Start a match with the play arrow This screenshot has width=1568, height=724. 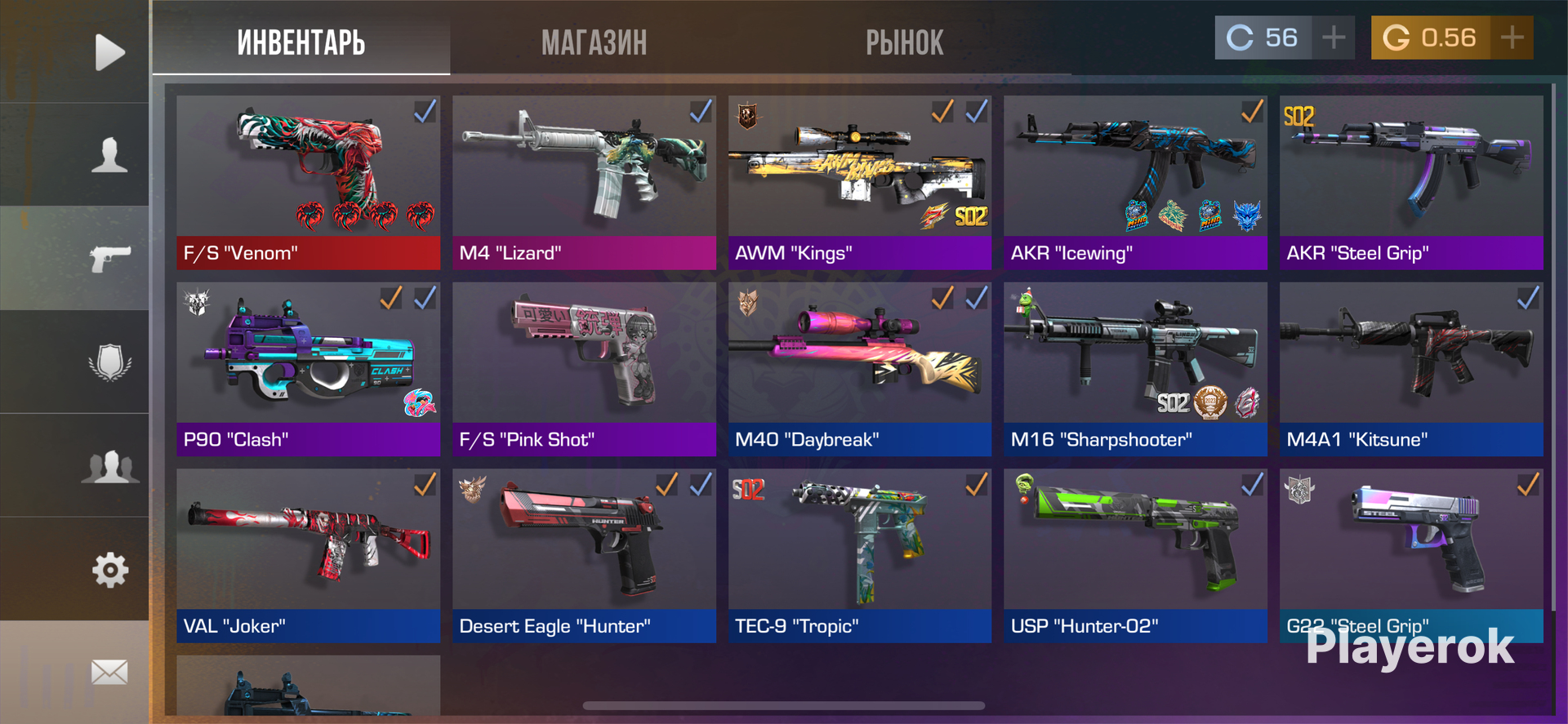[109, 52]
